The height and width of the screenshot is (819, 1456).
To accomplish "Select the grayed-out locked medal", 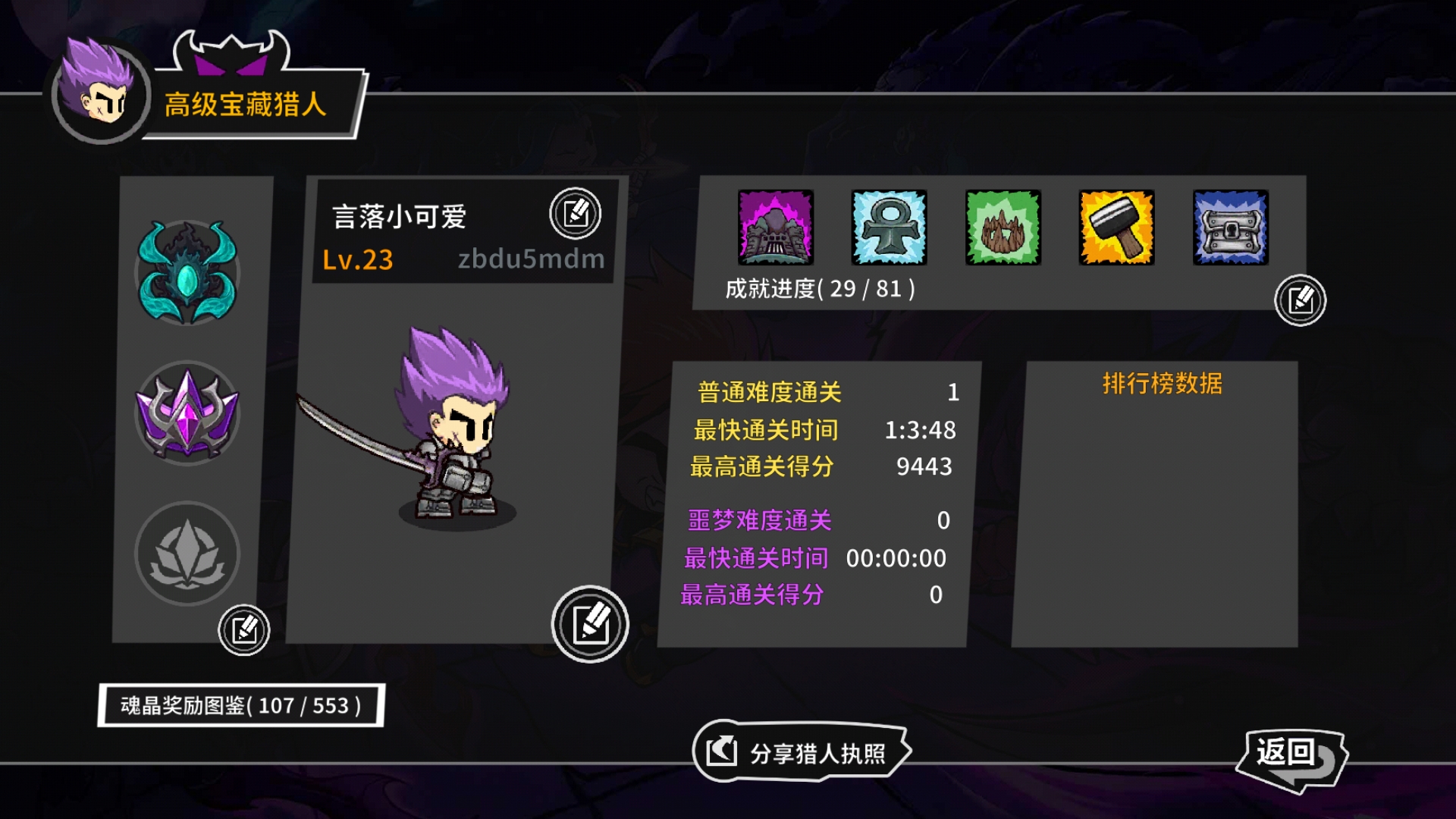I will pyautogui.click(x=187, y=554).
